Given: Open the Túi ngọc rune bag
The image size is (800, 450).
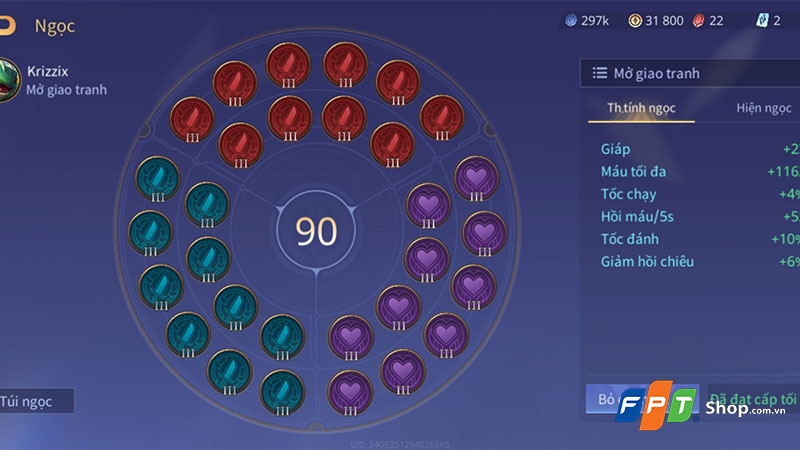Looking at the screenshot, I should pos(36,401).
